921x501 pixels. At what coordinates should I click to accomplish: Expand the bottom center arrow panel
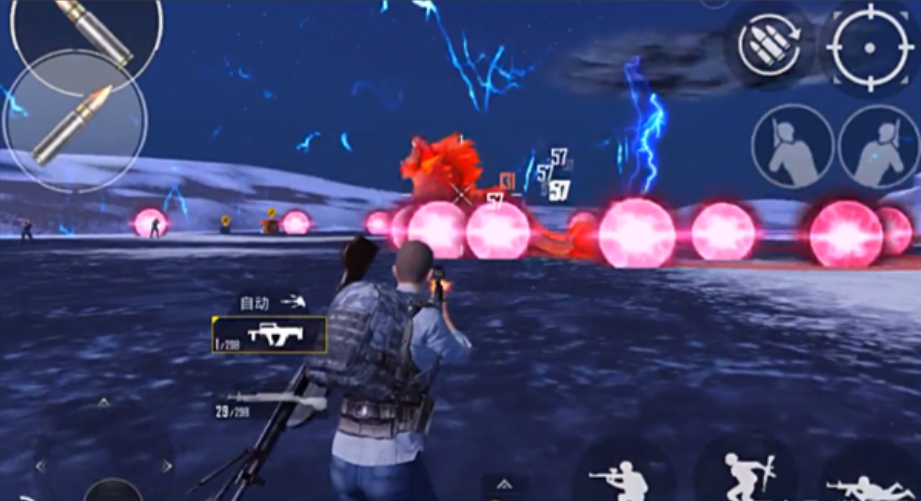click(504, 483)
